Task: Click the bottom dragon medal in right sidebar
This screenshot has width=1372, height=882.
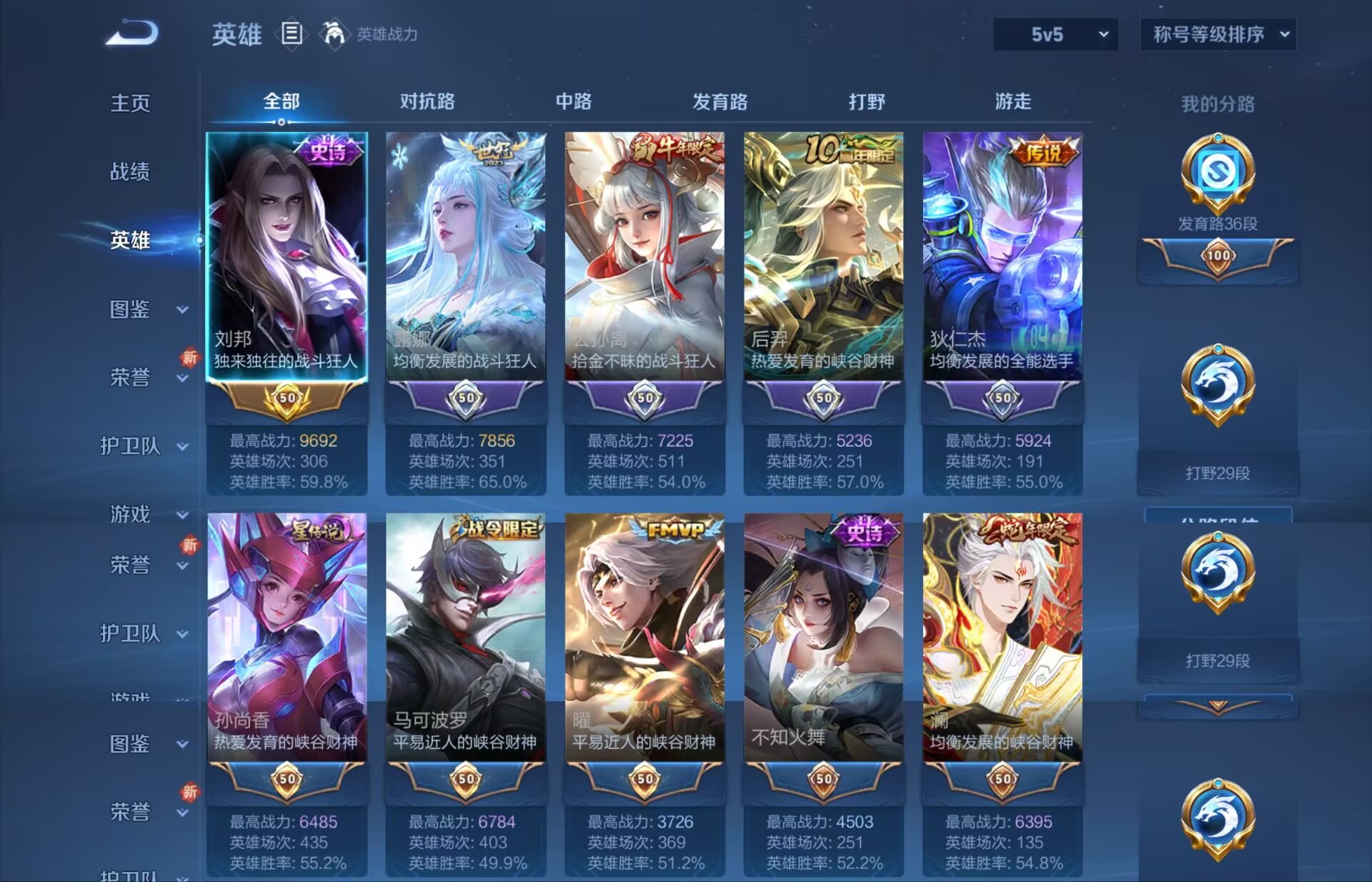Action: 1217,821
